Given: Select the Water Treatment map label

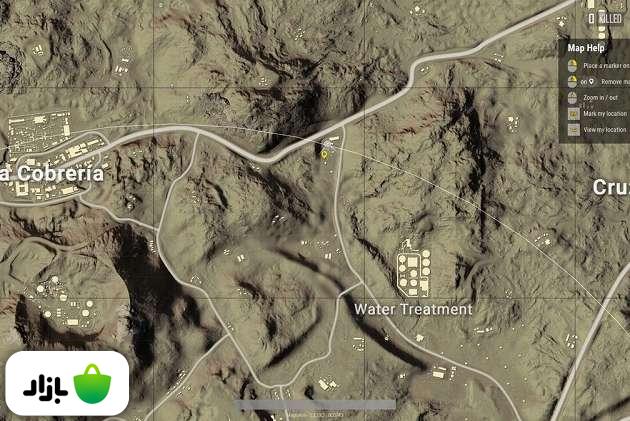Looking at the screenshot, I should [x=413, y=309].
